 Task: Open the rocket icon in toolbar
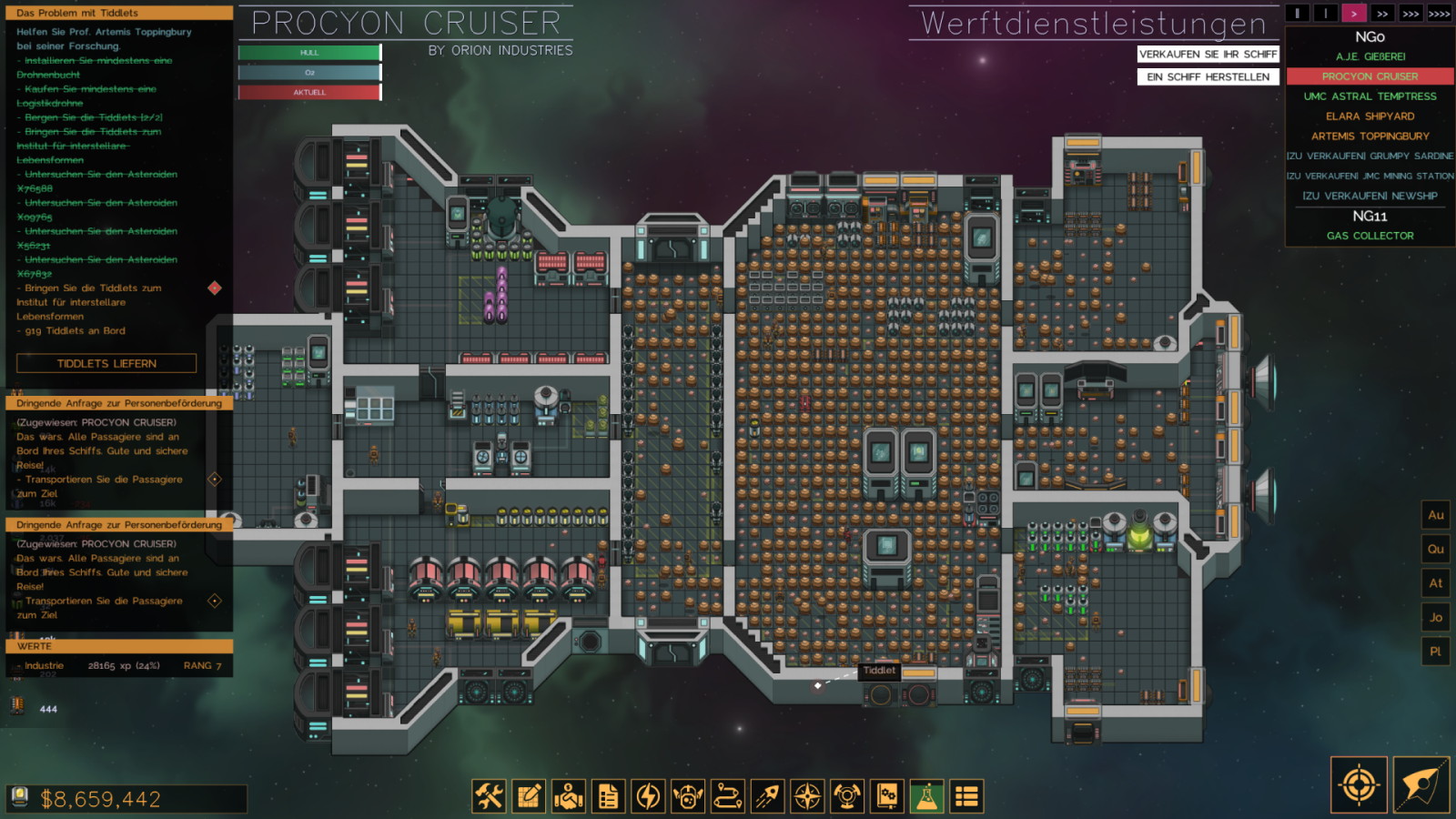[767, 796]
